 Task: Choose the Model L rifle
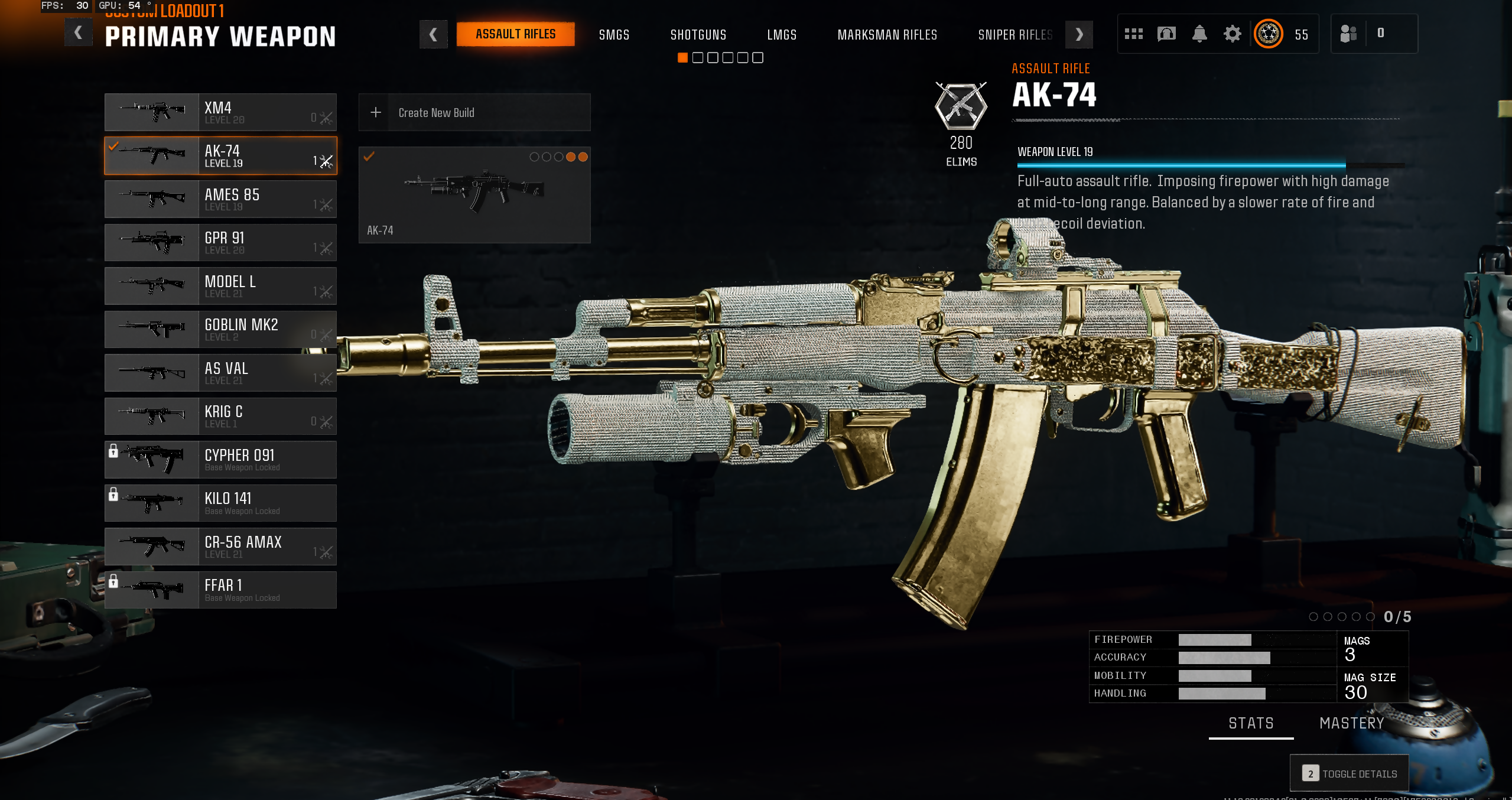point(220,286)
